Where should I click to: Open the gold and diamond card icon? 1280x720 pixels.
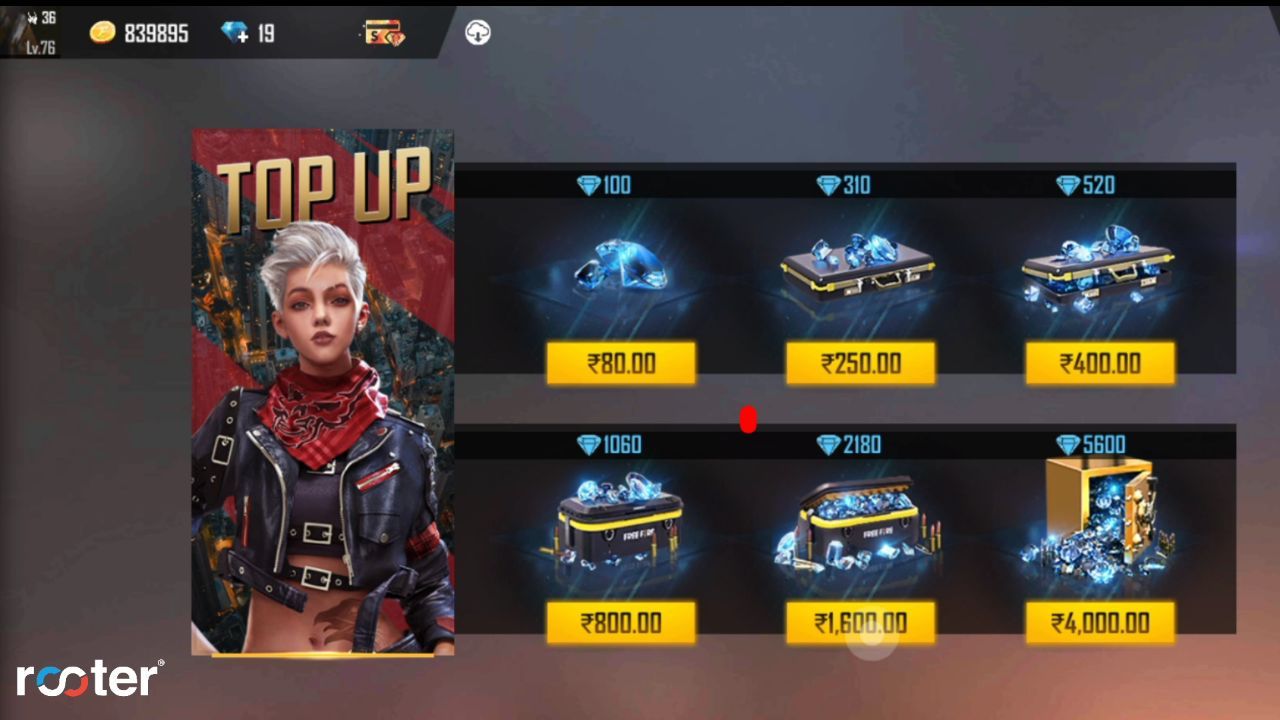[384, 33]
